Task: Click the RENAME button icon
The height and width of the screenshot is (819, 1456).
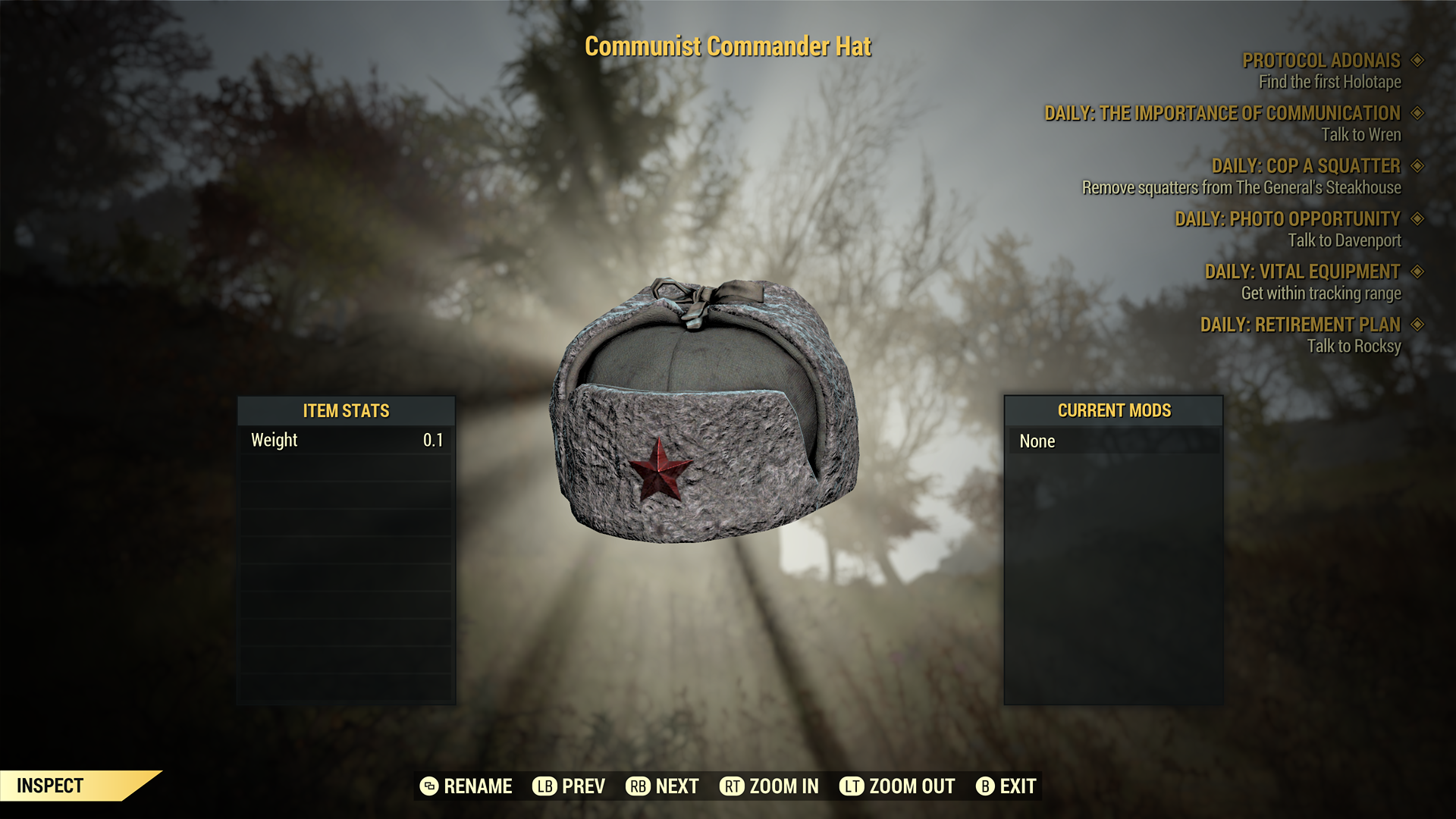Action: (x=429, y=786)
